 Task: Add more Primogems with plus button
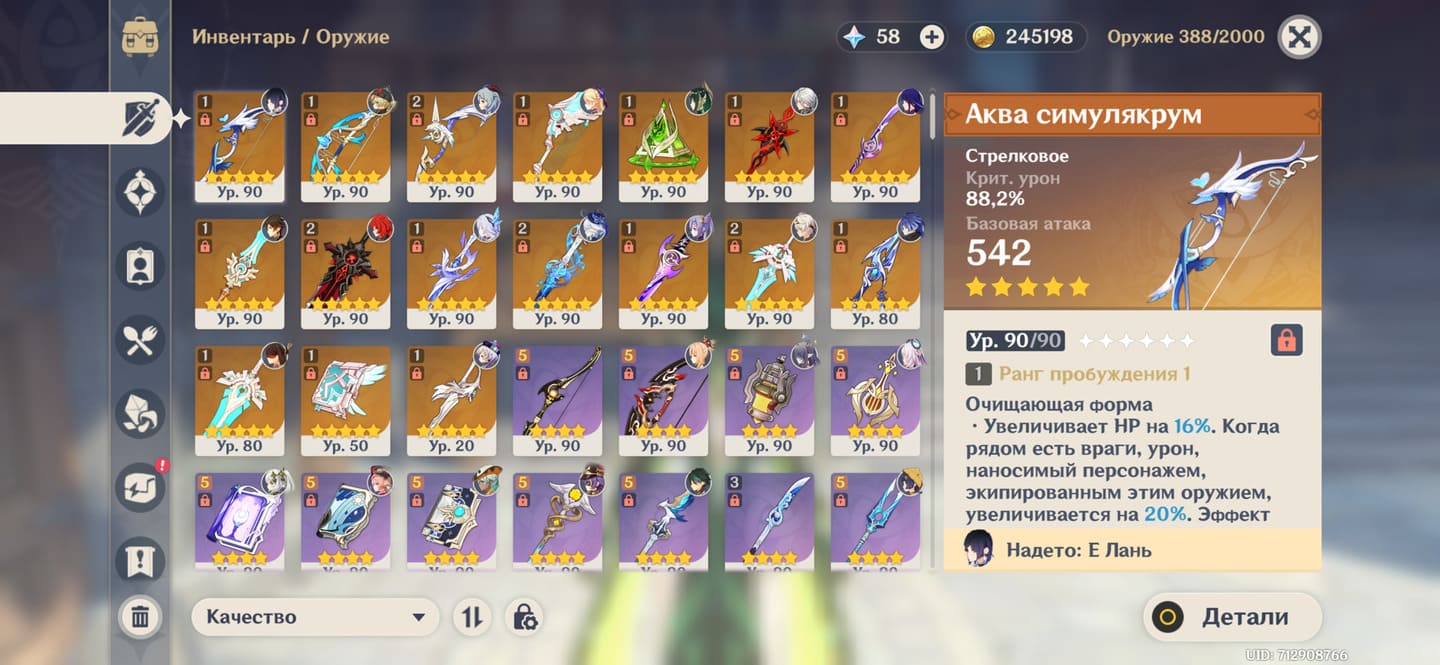(x=931, y=38)
